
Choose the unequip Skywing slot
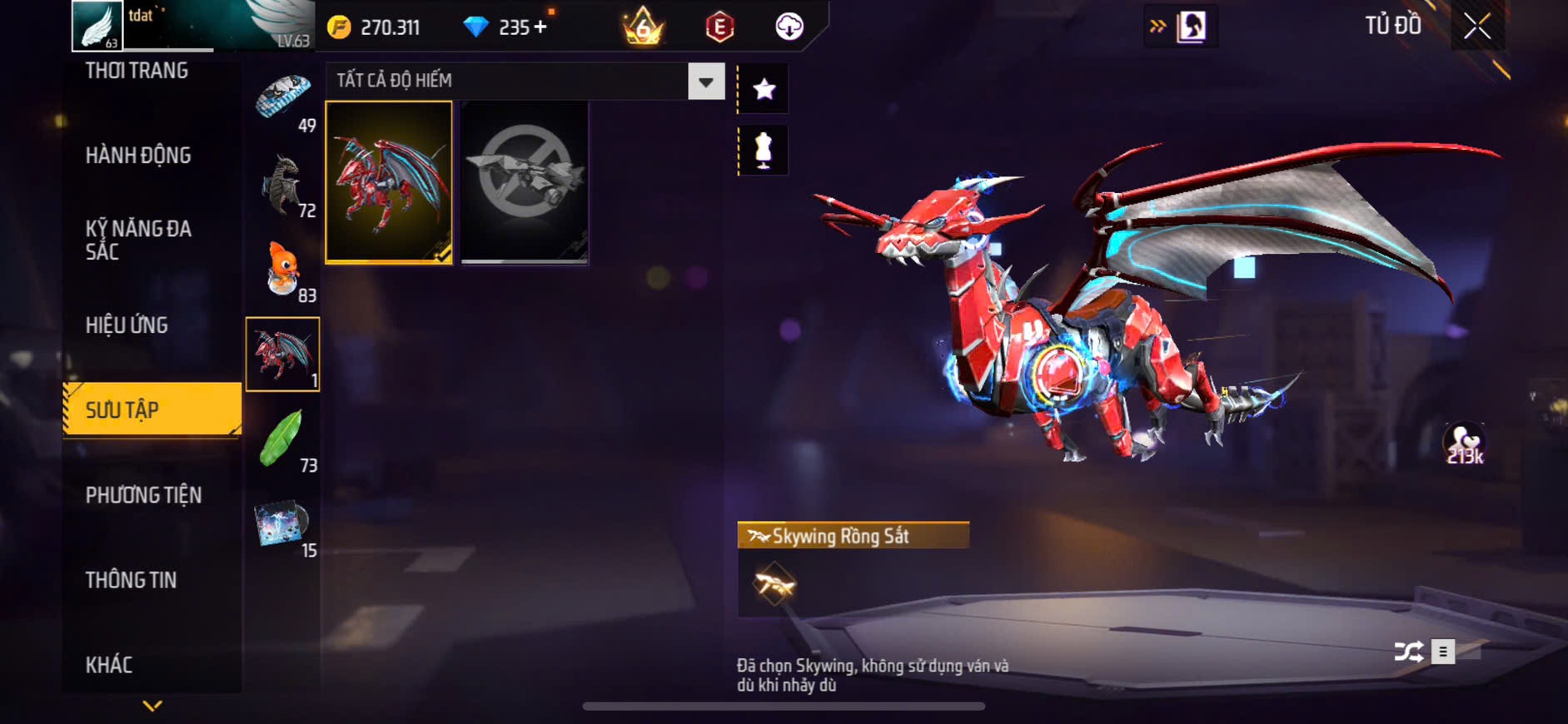tap(525, 182)
